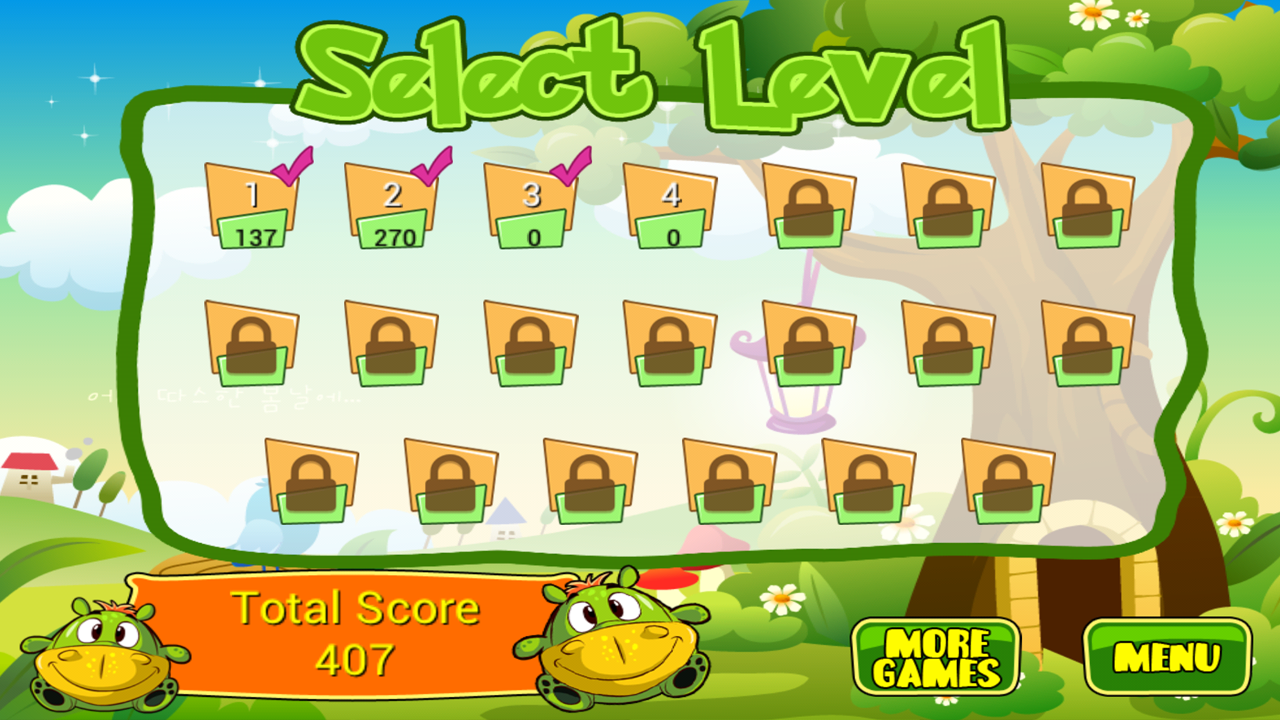Viewport: 1280px width, 720px height.
Task: Click the Total Score banner
Action: pos(355,630)
